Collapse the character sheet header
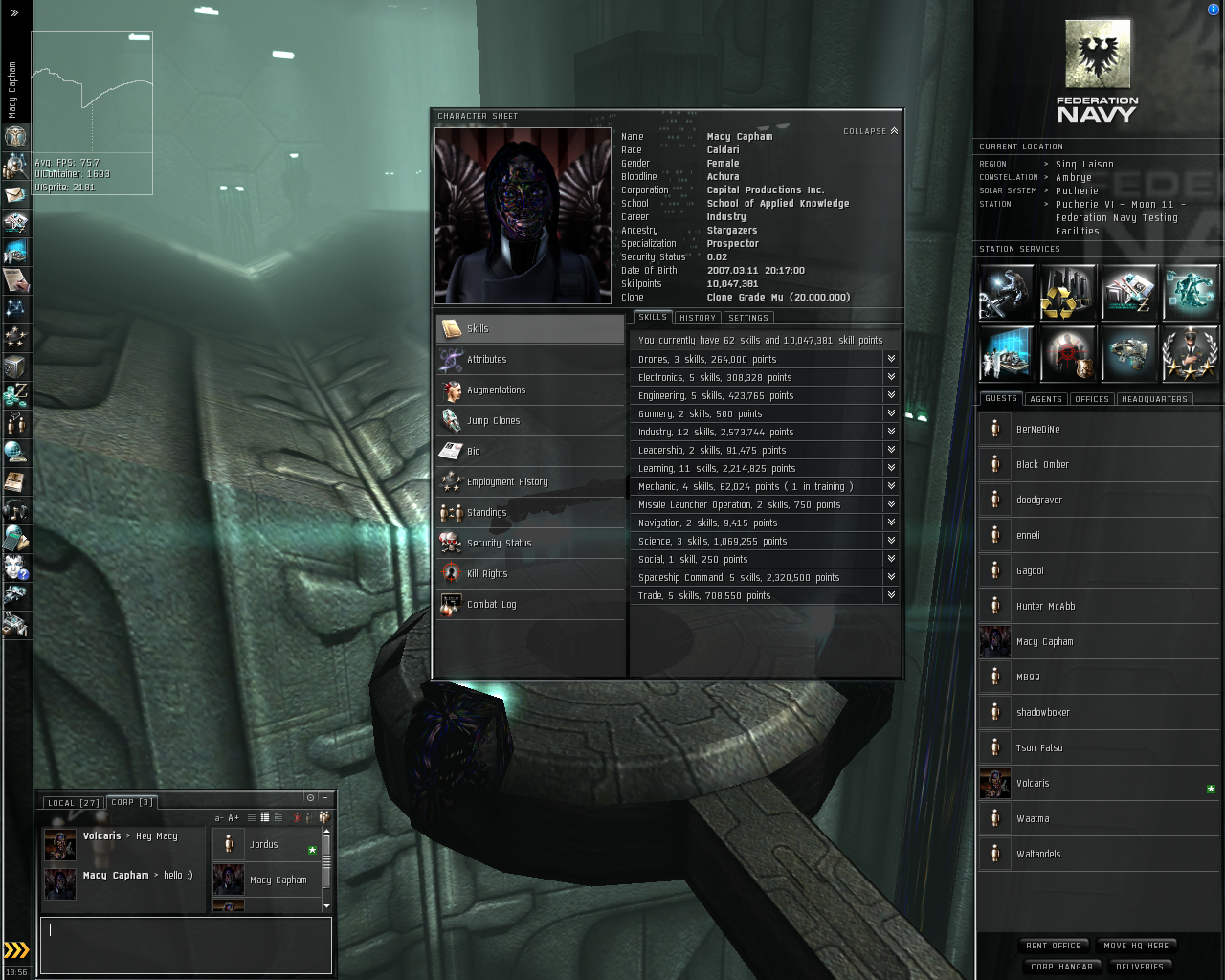 click(870, 131)
